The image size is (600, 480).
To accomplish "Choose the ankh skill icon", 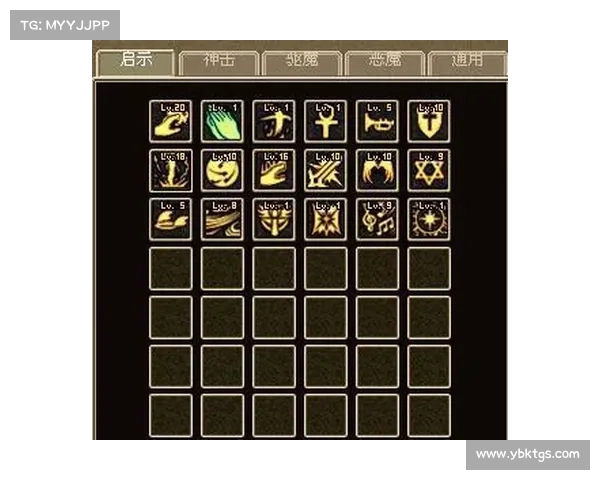I will (x=325, y=121).
